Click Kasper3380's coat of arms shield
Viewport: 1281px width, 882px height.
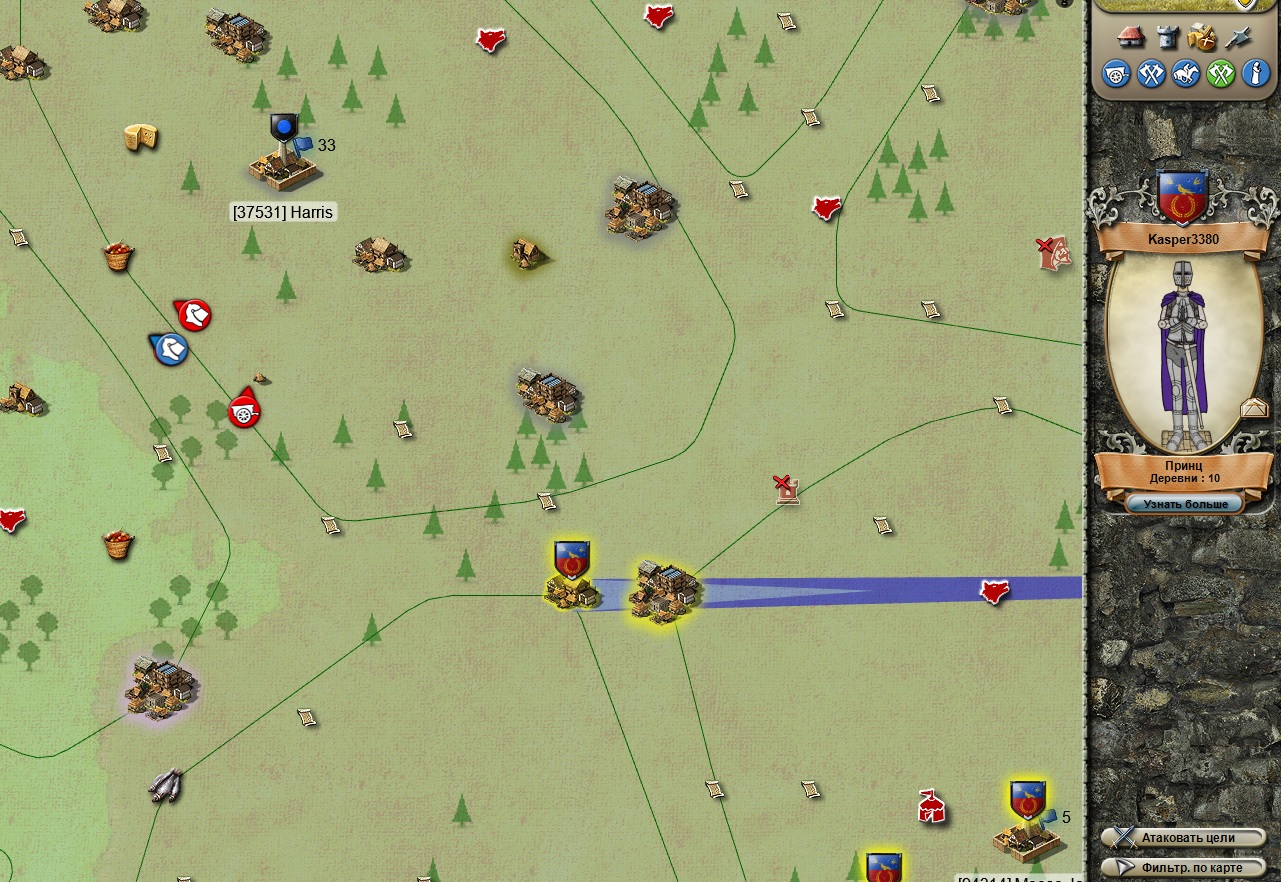(1183, 197)
